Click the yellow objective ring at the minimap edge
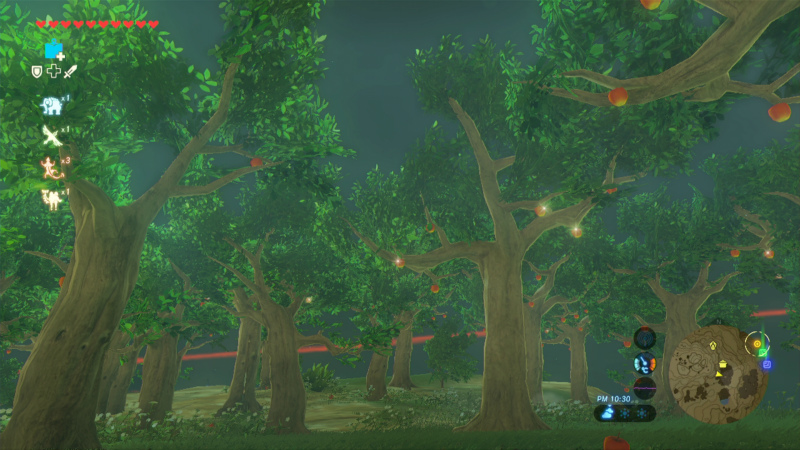 (758, 346)
